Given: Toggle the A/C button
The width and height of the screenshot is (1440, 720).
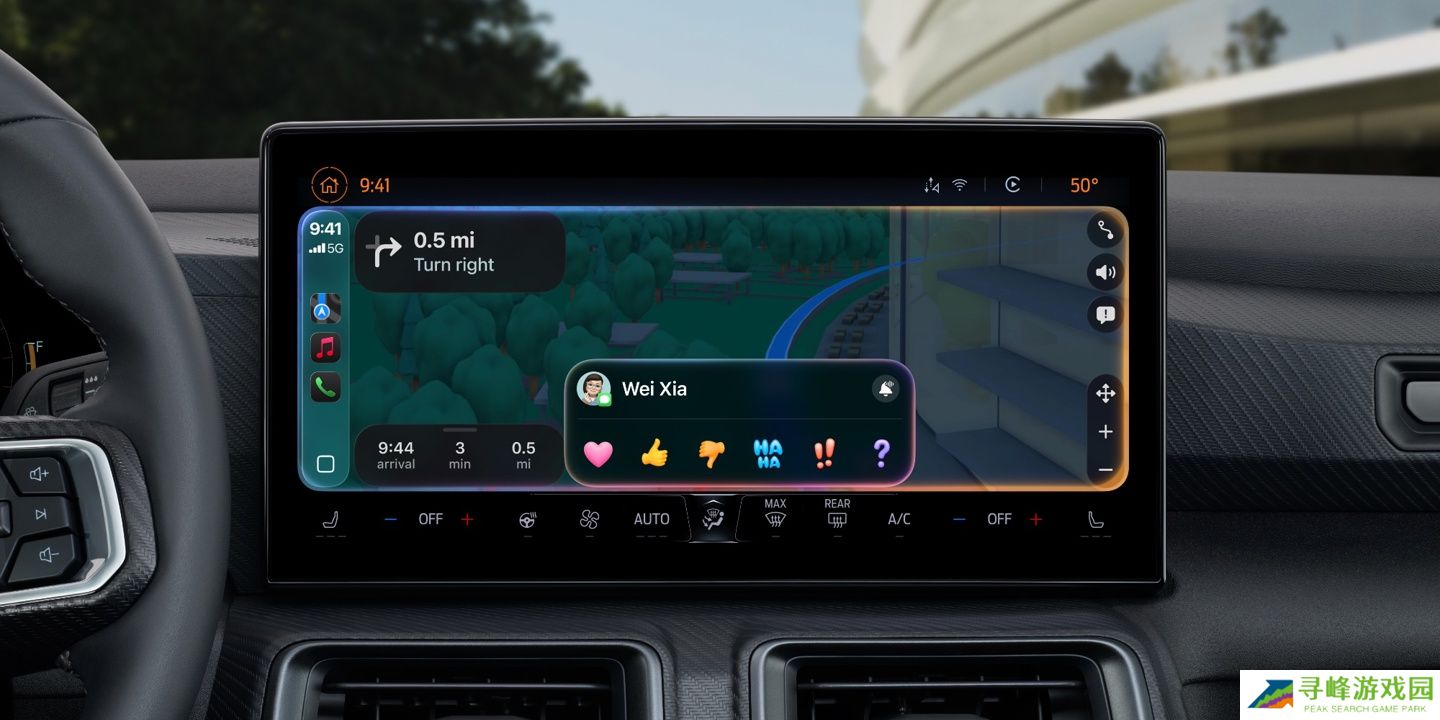Looking at the screenshot, I should click(x=899, y=519).
